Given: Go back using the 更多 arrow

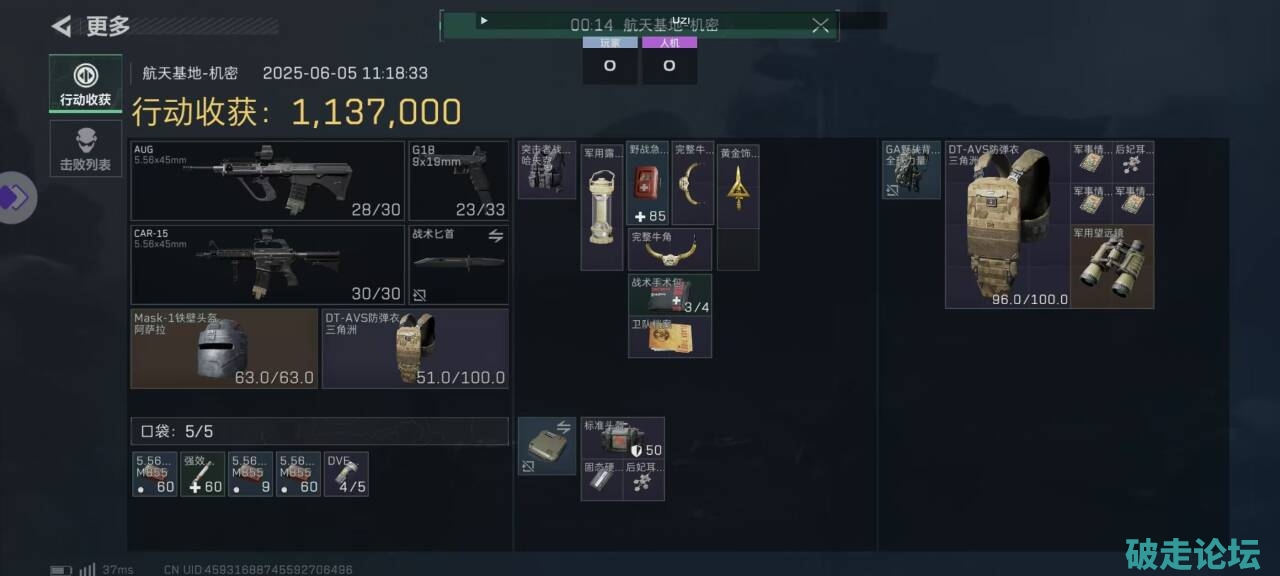Looking at the screenshot, I should (x=62, y=26).
